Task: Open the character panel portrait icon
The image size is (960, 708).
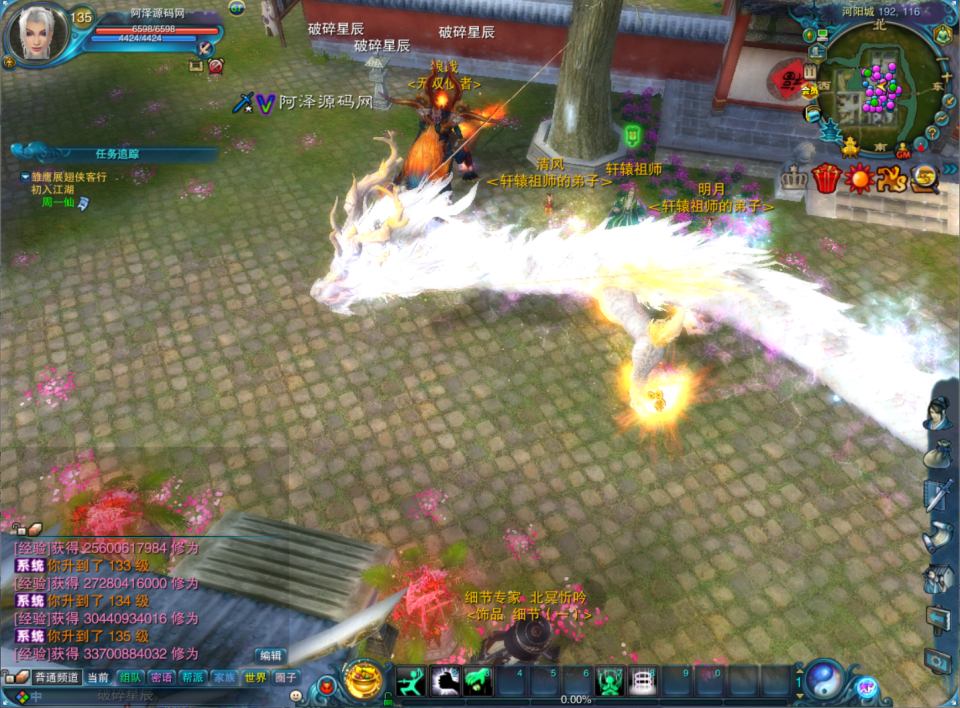Action: pos(938,415)
